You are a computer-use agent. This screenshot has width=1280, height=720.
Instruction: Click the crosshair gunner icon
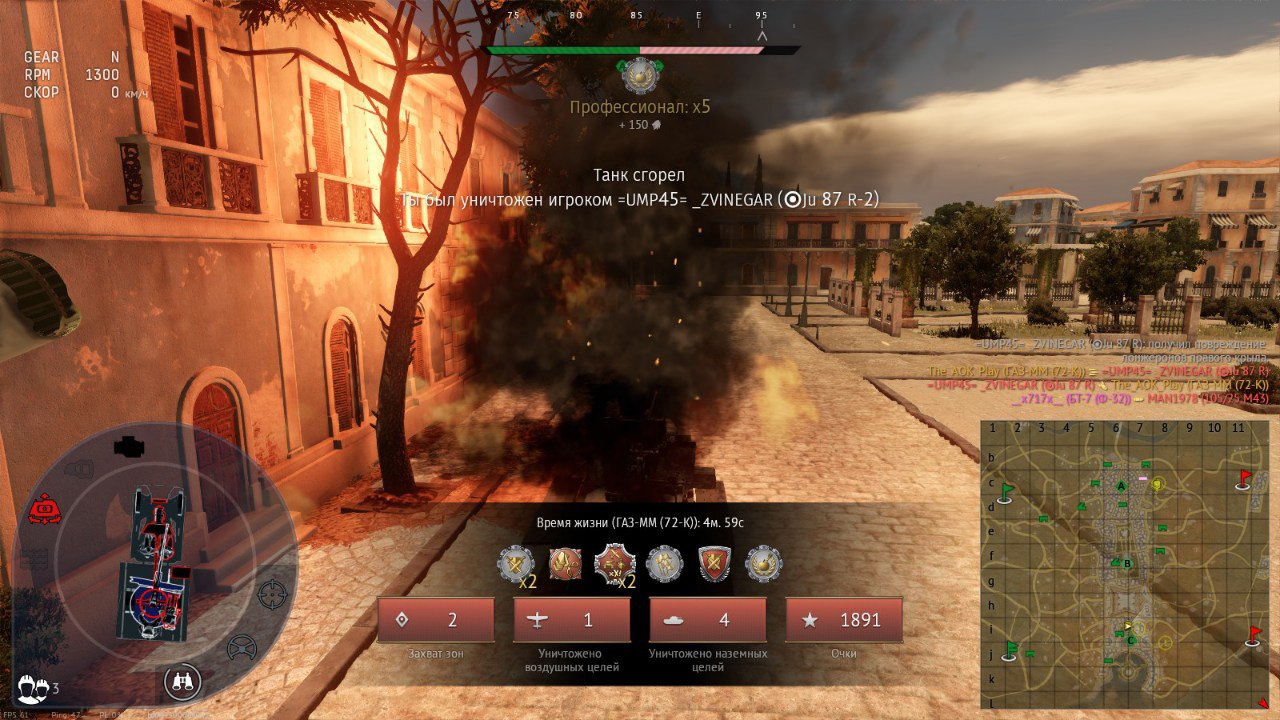click(x=272, y=594)
